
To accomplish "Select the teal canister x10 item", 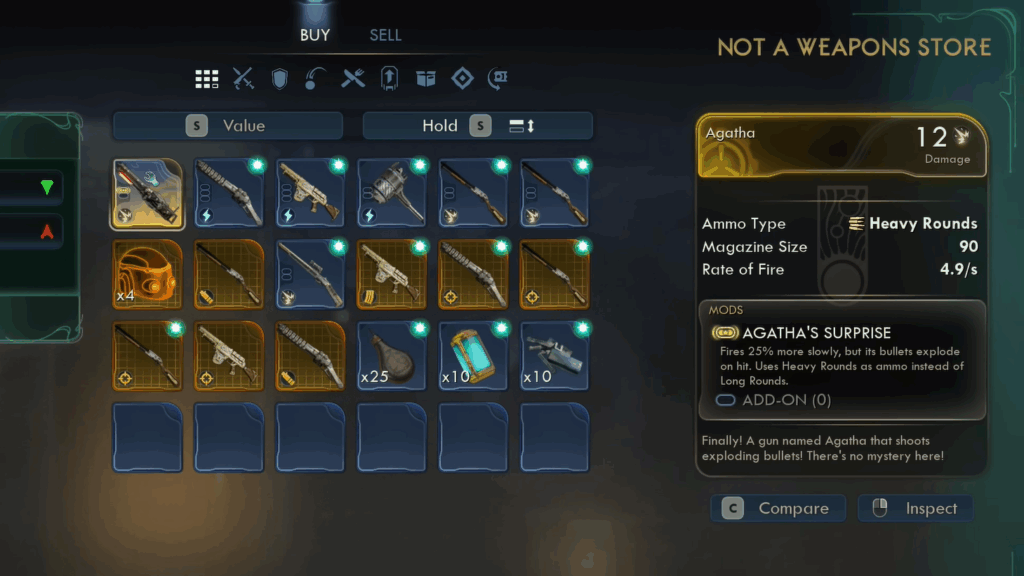I will coord(474,355).
